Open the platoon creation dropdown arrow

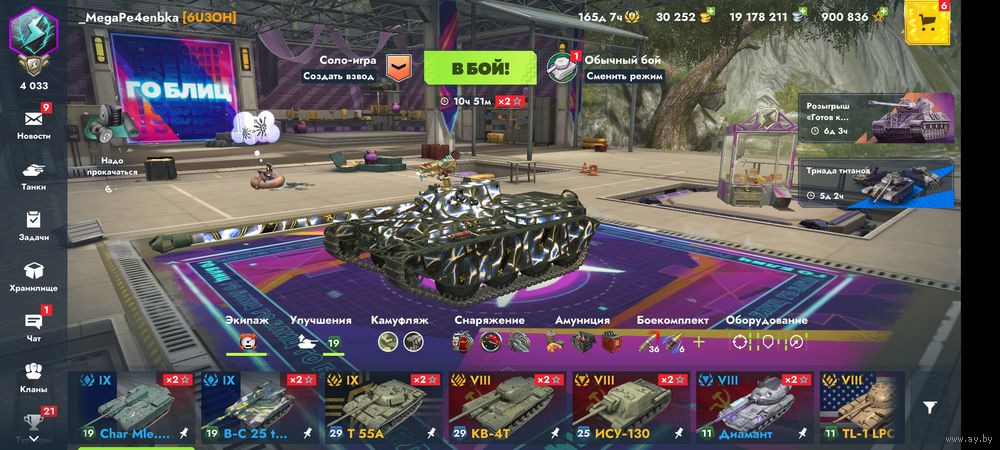(x=398, y=67)
